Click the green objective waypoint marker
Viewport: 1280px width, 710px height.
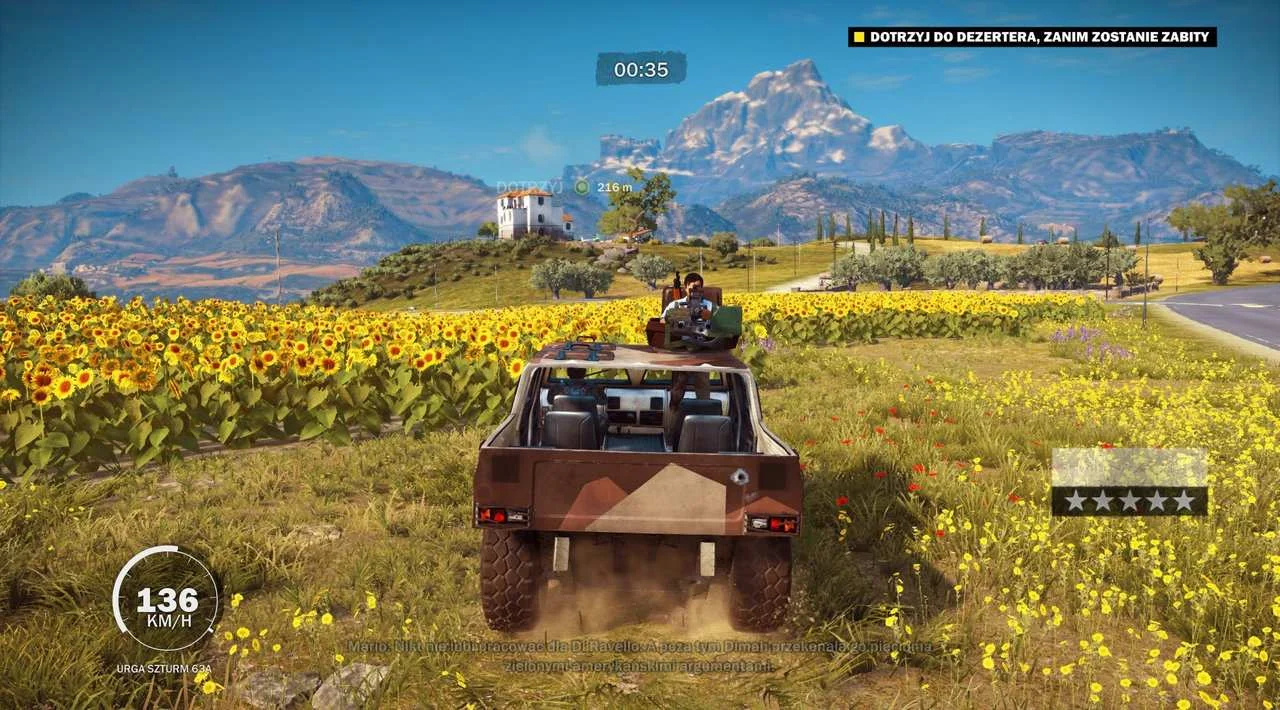582,187
